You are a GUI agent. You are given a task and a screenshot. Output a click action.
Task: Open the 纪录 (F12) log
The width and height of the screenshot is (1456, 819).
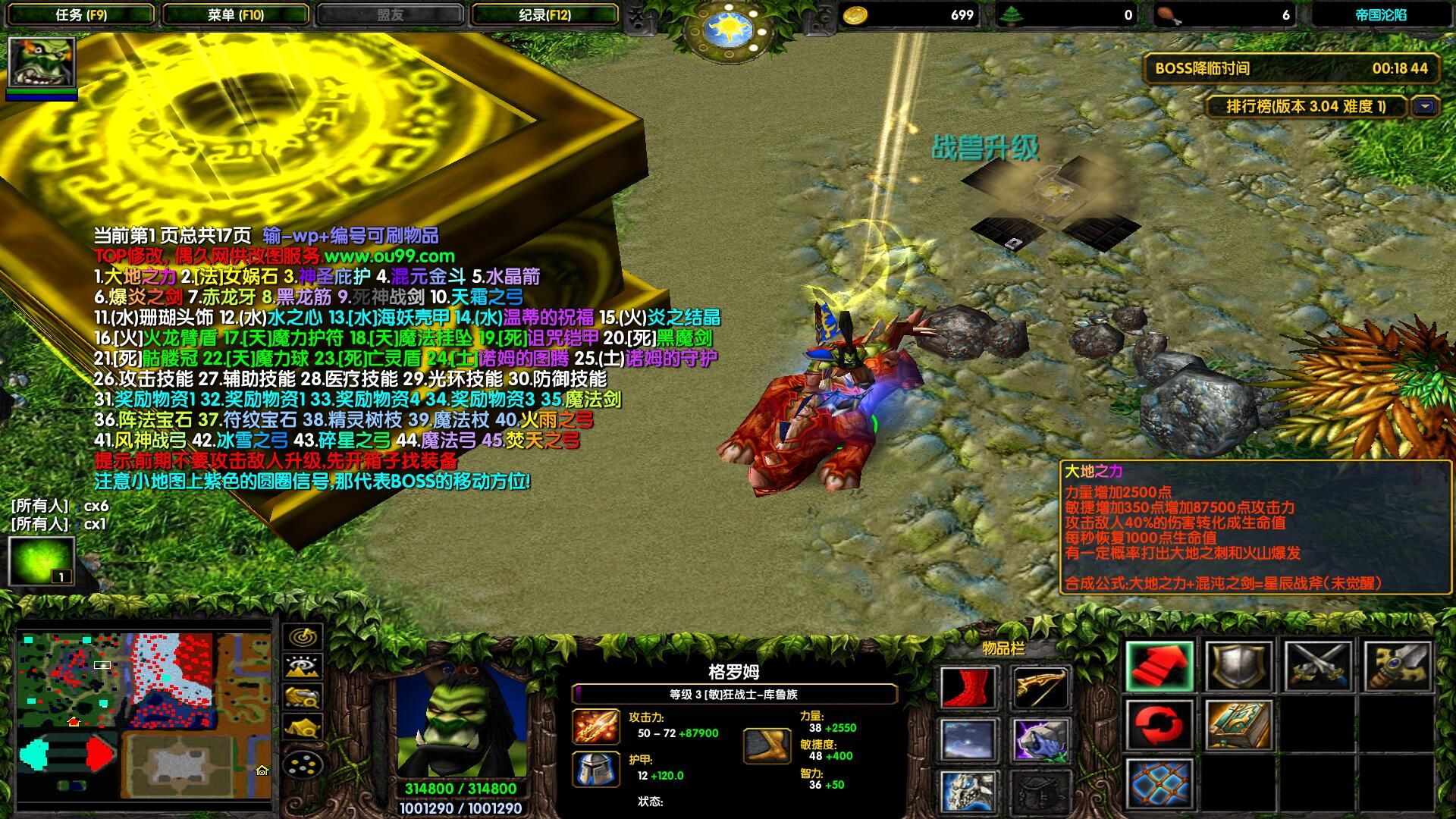point(544,14)
